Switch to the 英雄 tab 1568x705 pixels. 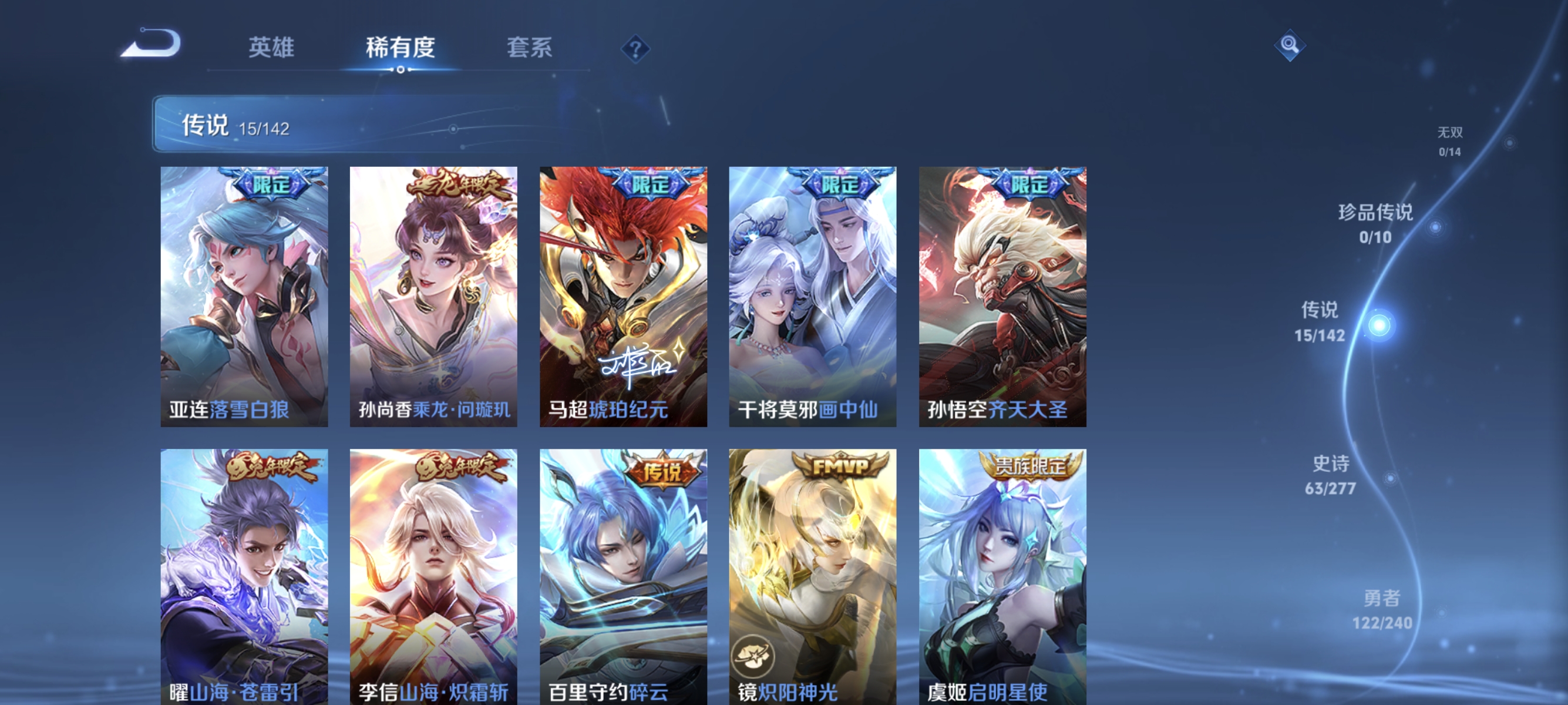tap(271, 48)
